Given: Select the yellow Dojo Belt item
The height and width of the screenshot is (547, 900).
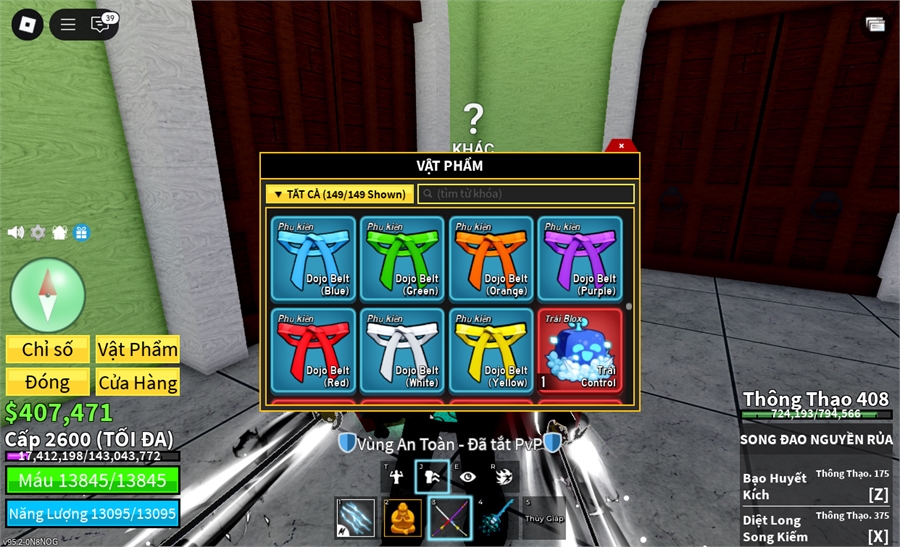Looking at the screenshot, I should point(490,349).
